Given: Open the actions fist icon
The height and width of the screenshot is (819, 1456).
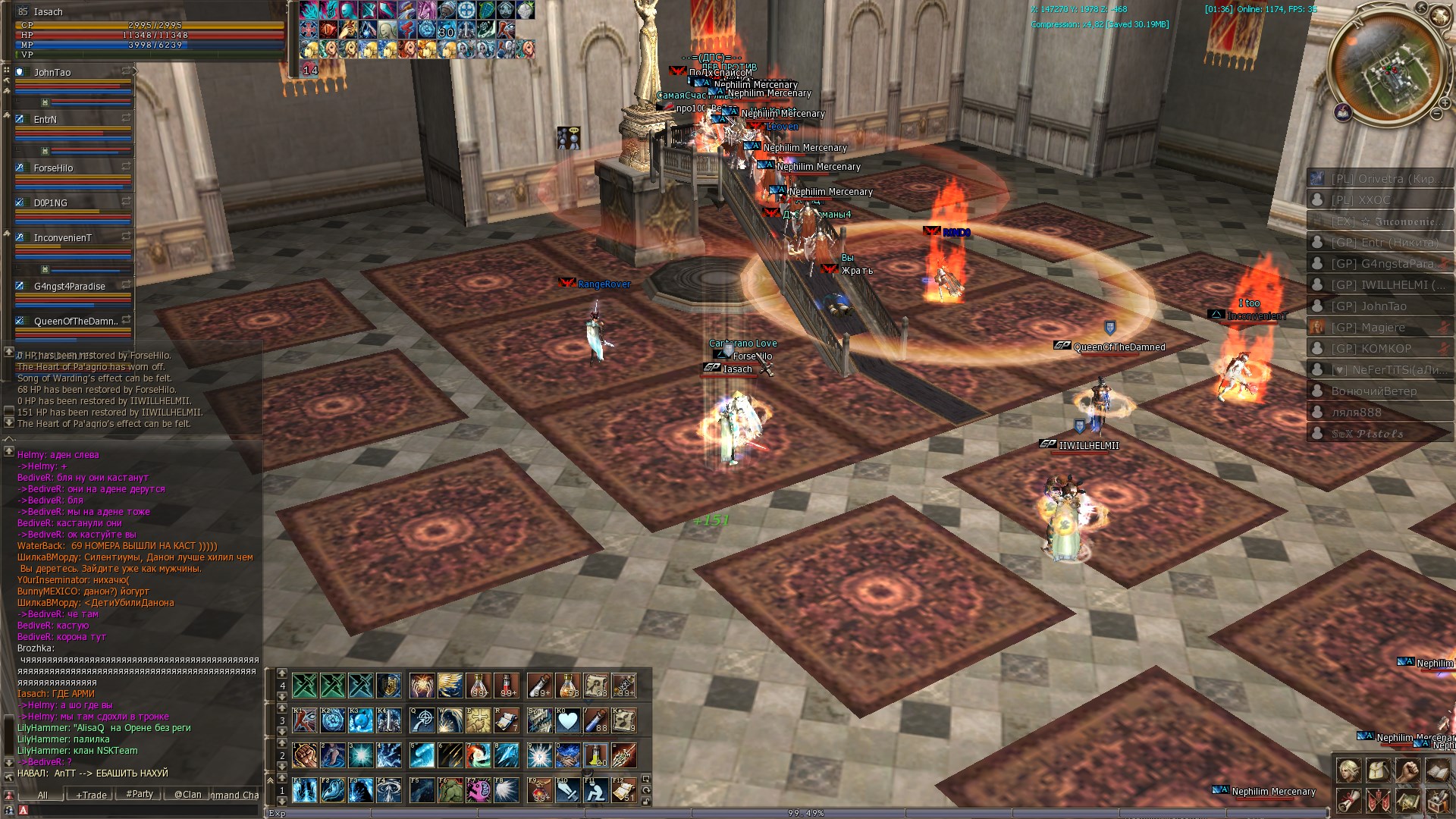Looking at the screenshot, I should pos(1407,771).
